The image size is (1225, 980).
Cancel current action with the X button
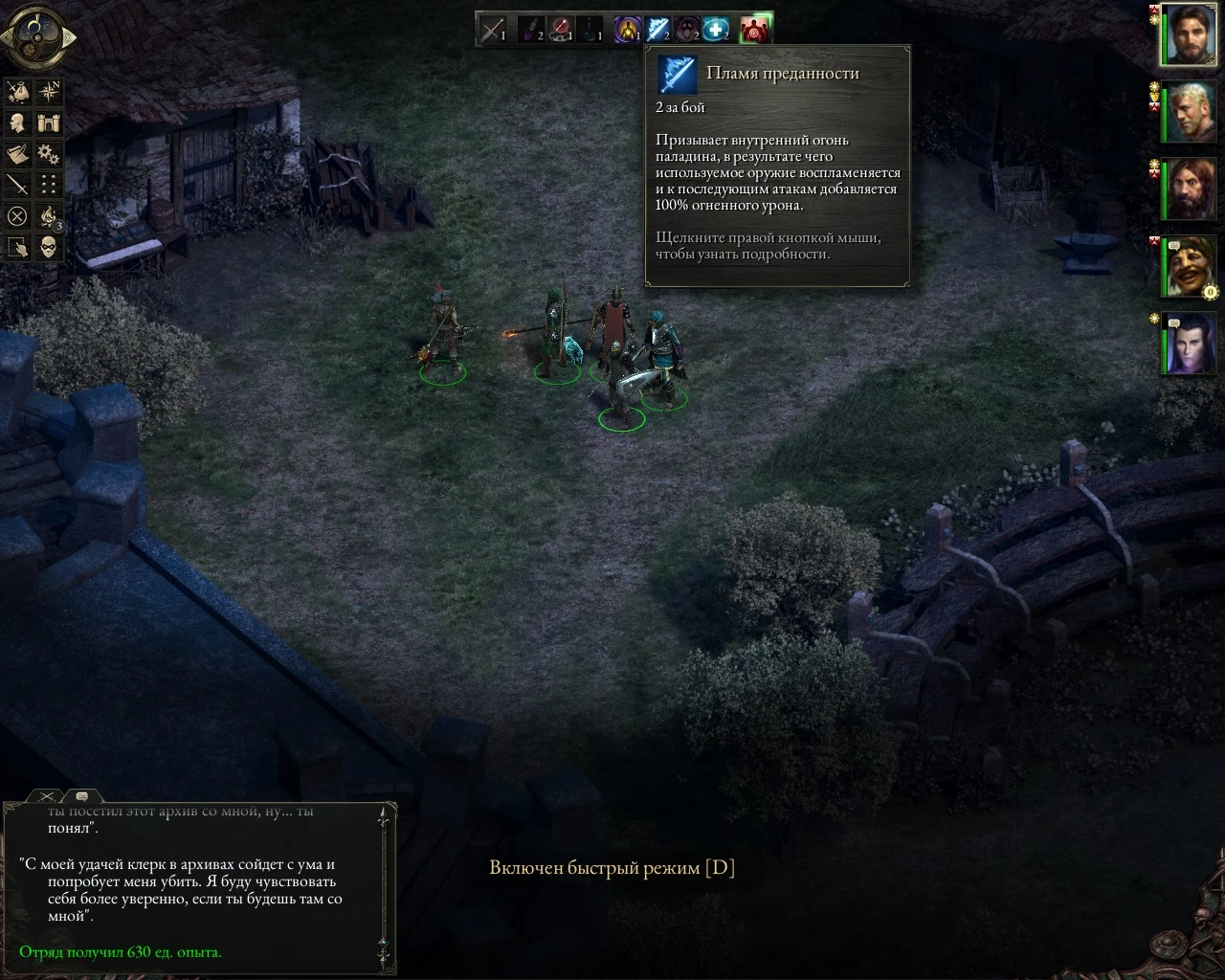tap(17, 214)
